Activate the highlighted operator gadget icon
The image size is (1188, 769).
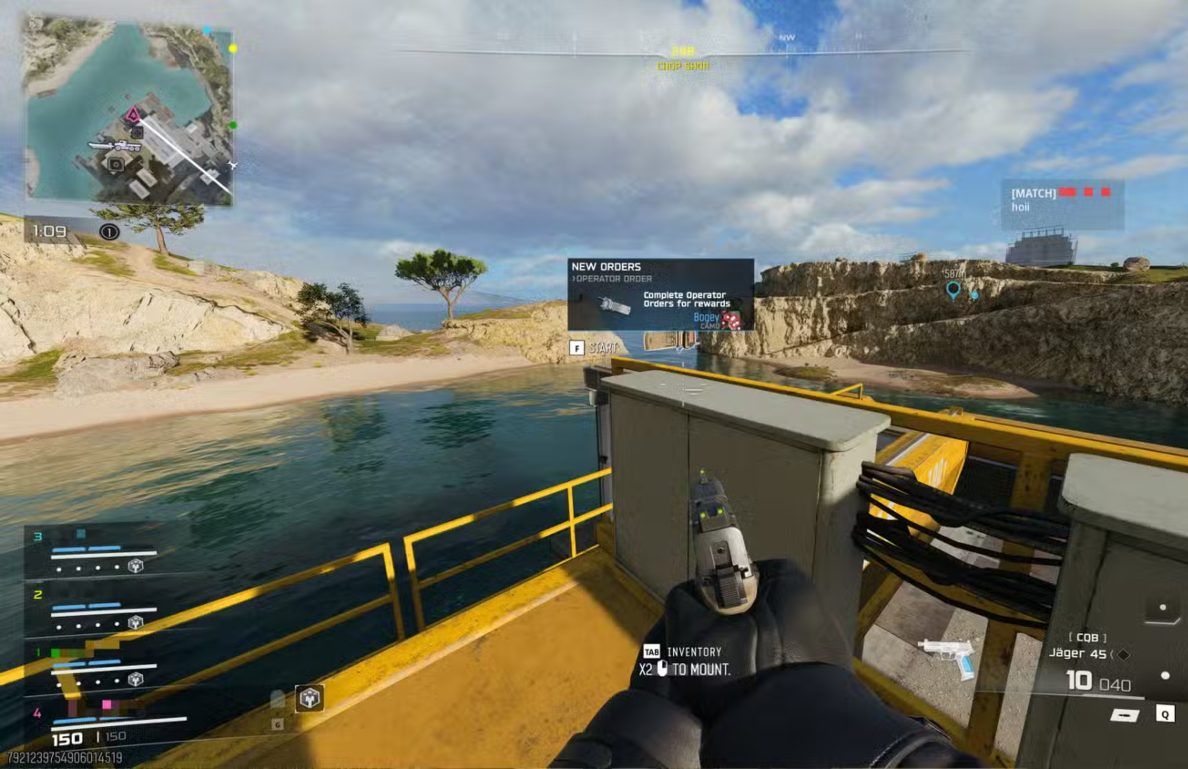(x=309, y=697)
